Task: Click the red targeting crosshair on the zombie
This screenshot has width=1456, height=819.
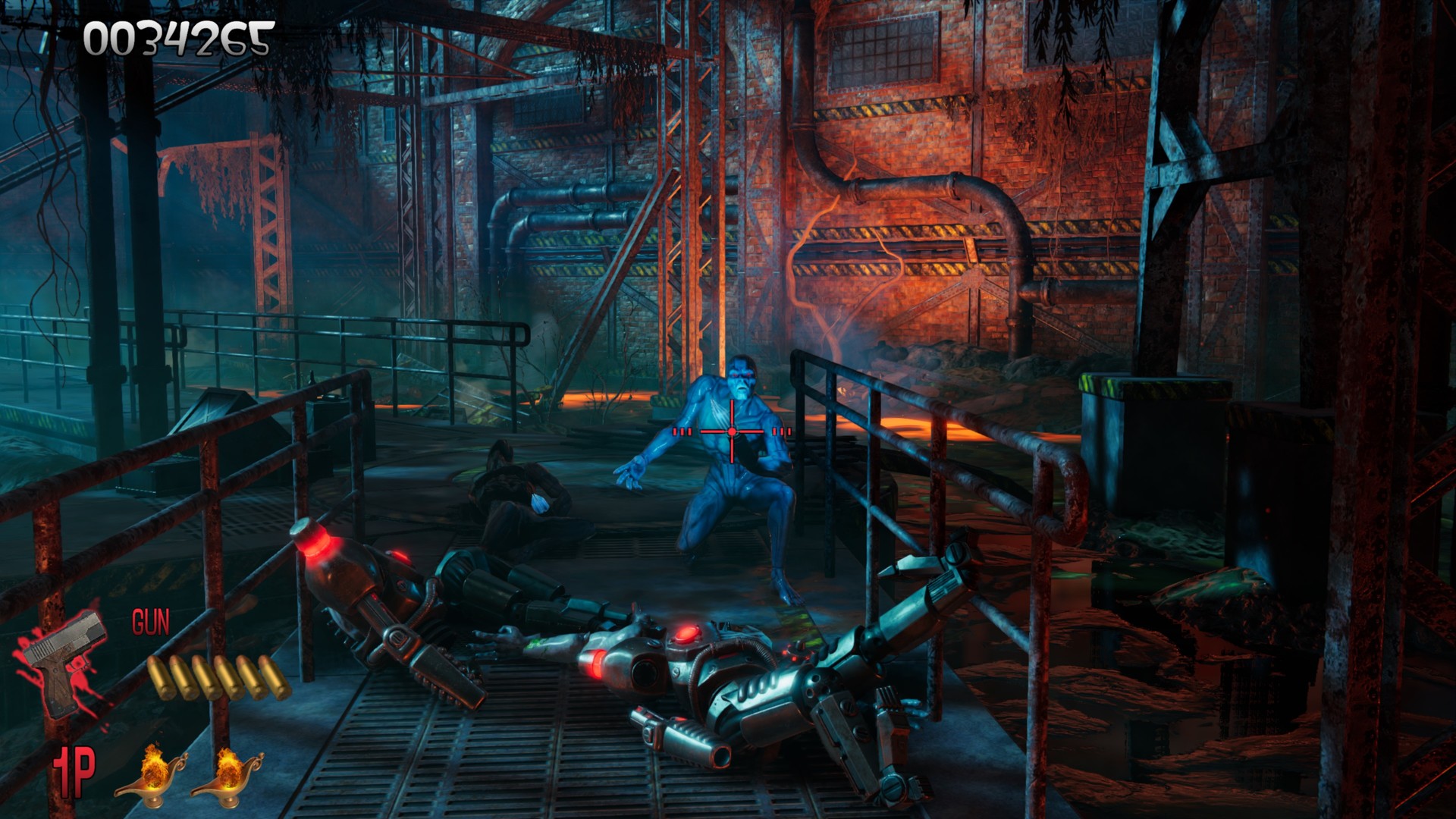Action: point(730,432)
